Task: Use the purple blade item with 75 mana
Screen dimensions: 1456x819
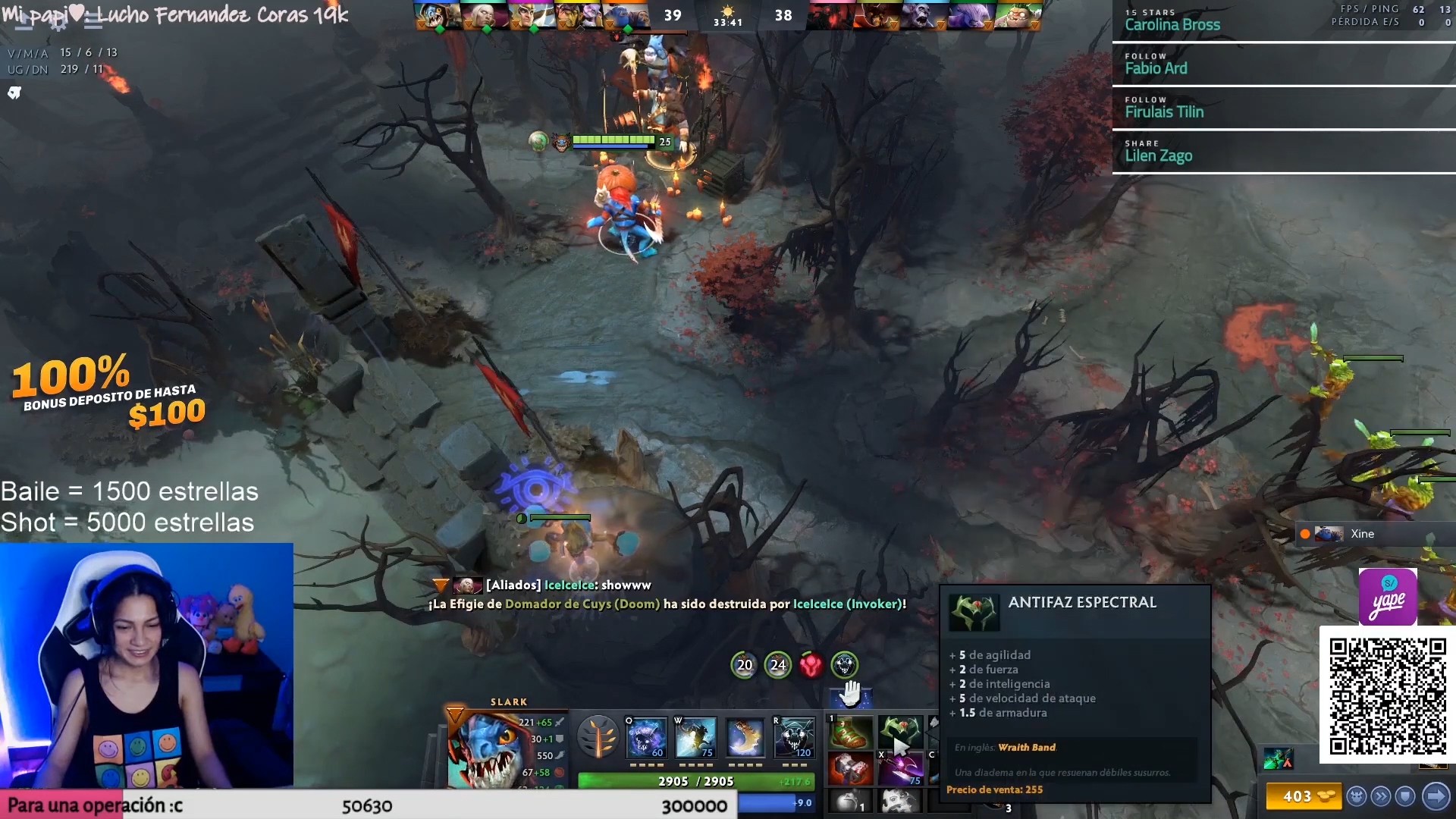Action: click(900, 768)
